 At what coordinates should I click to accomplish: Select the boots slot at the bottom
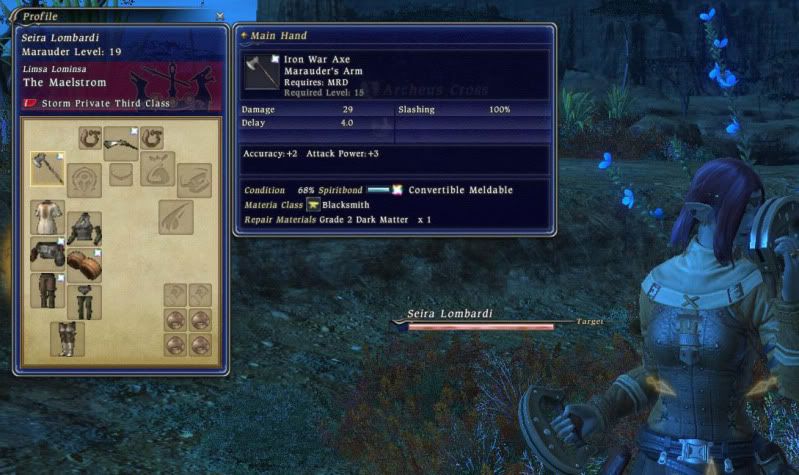67,338
